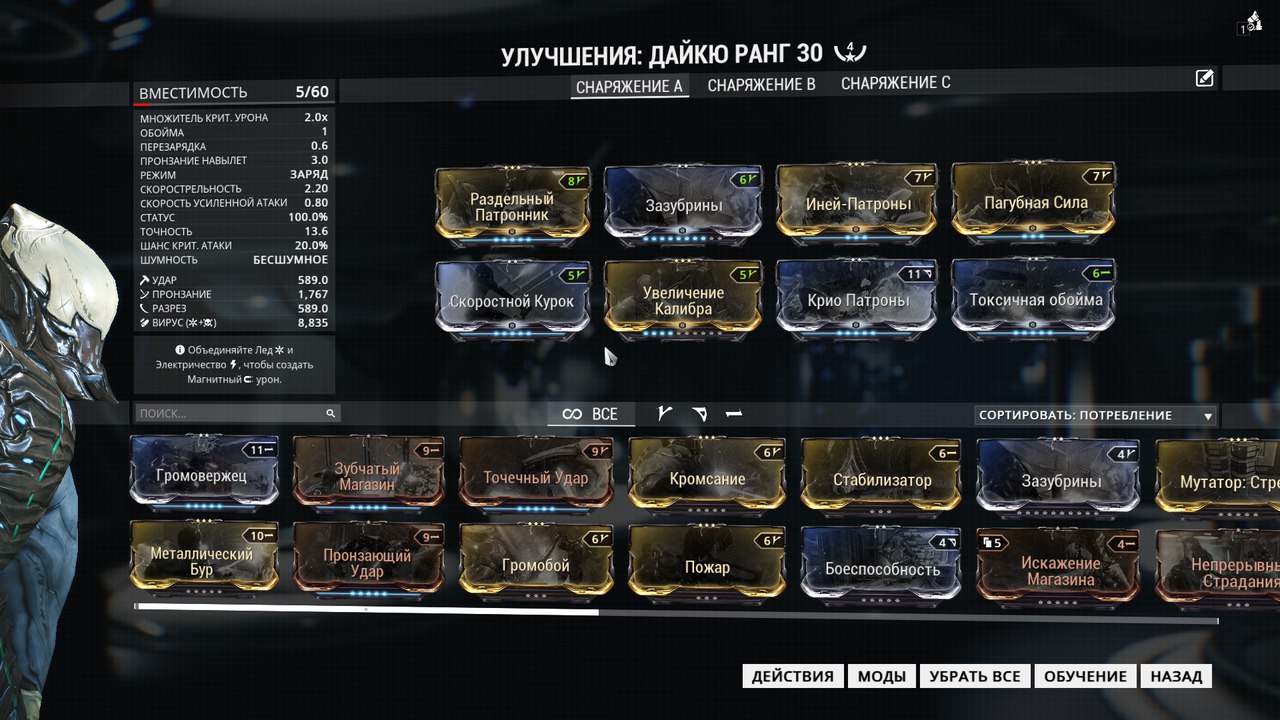Open the Обучение tutorial button

(1085, 676)
